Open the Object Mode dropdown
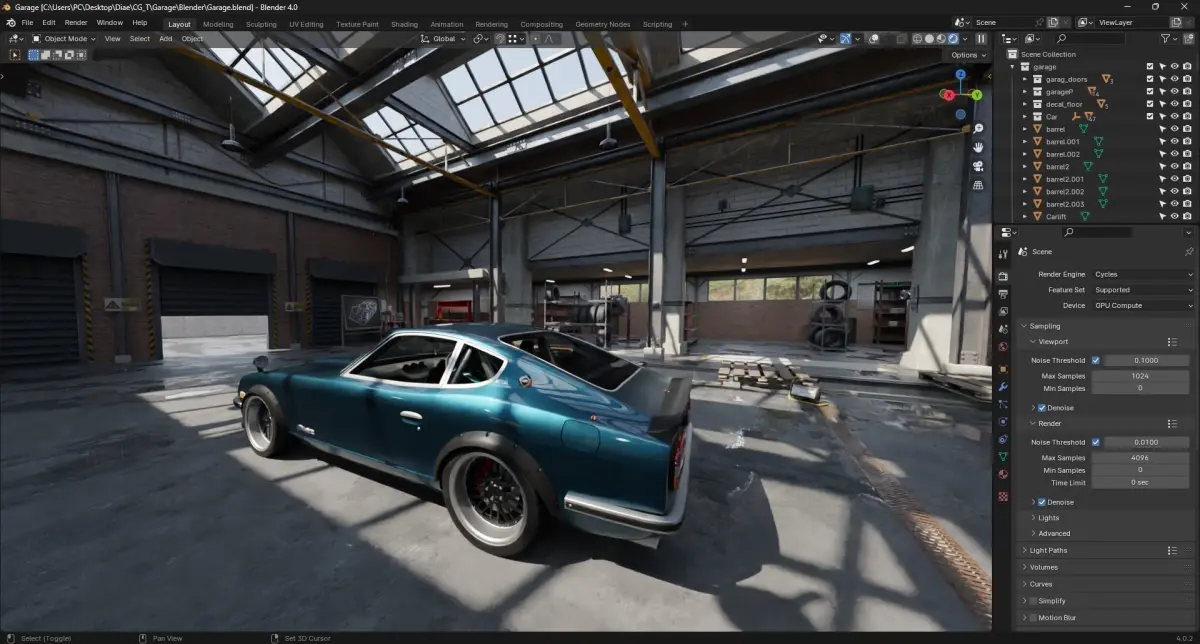The width and height of the screenshot is (1200, 644). (x=64, y=39)
